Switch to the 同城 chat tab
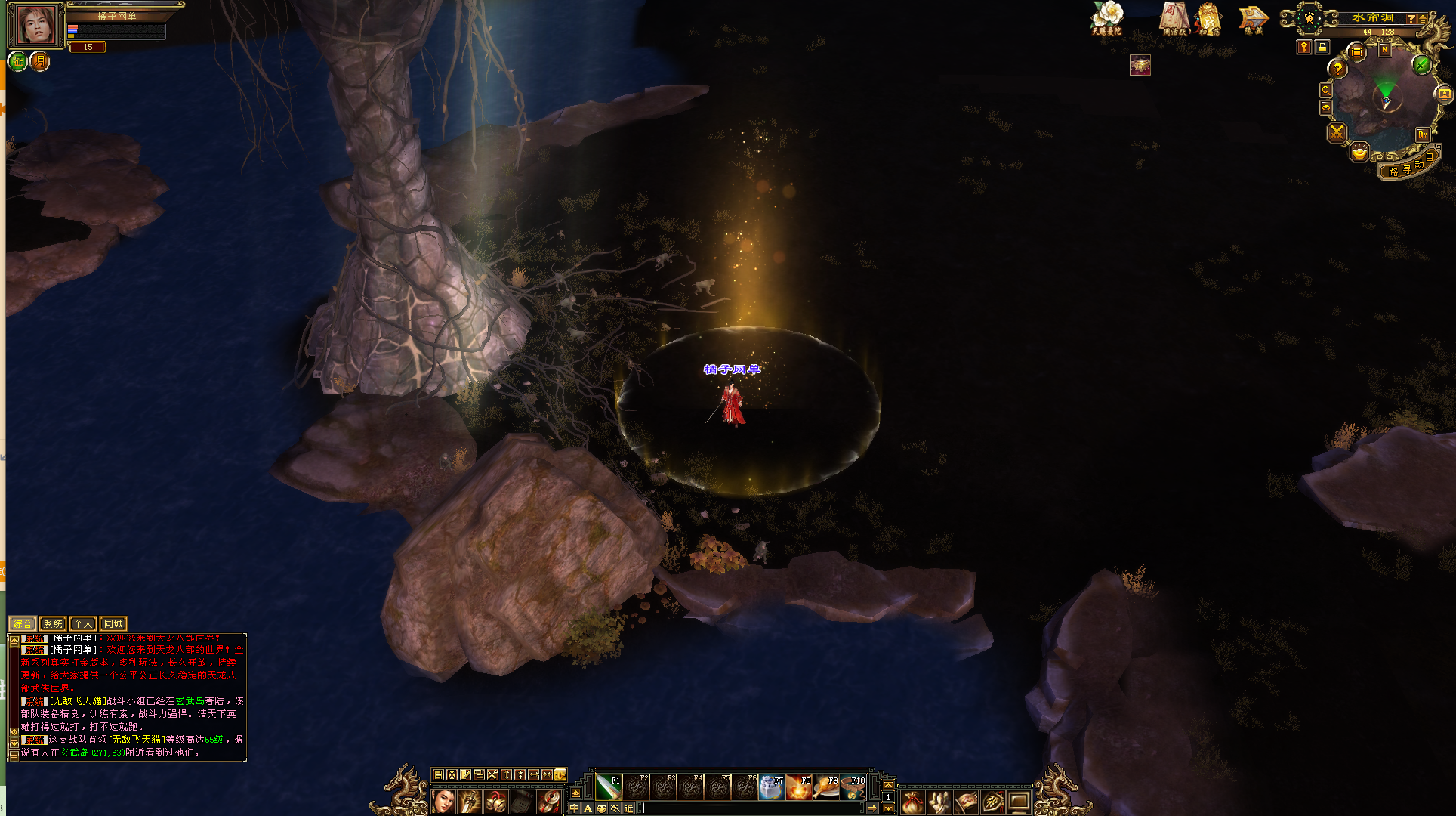 point(113,624)
